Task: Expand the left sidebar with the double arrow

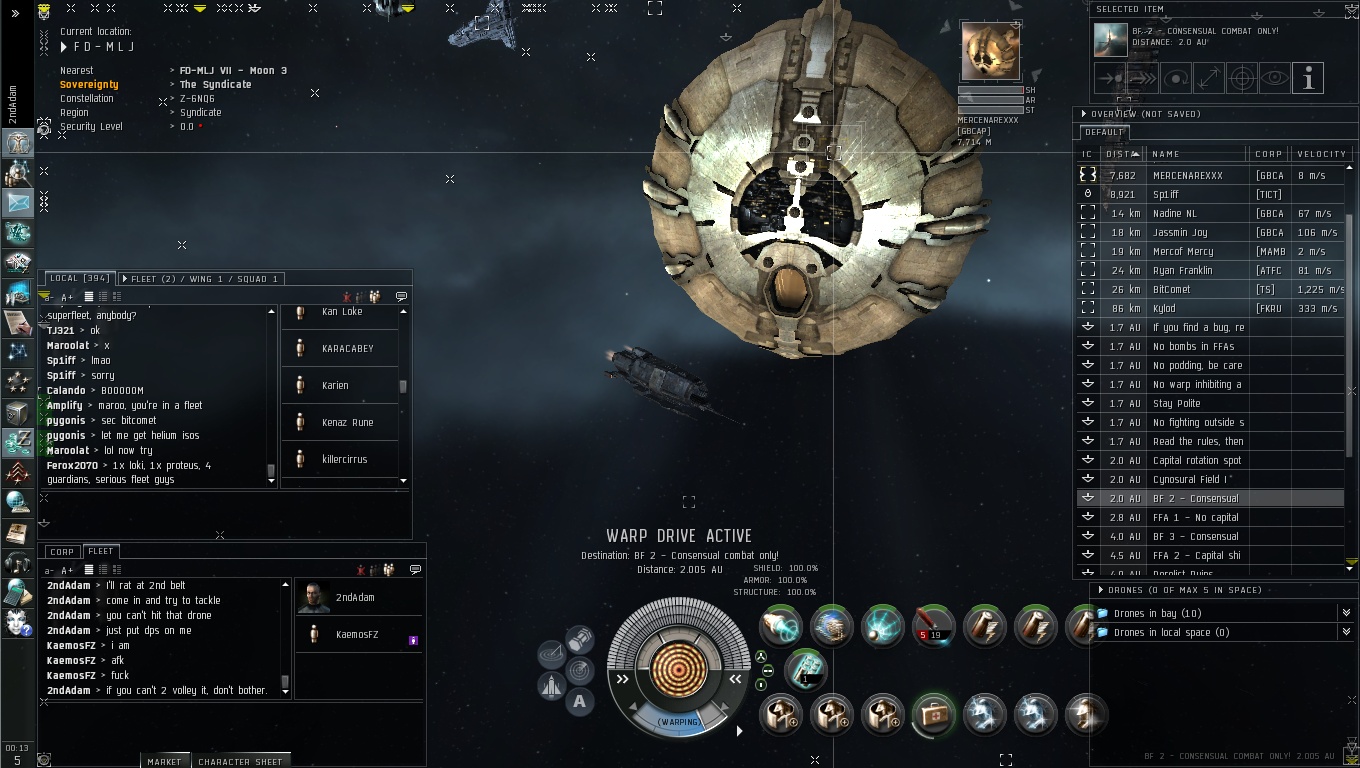Action: (15, 13)
